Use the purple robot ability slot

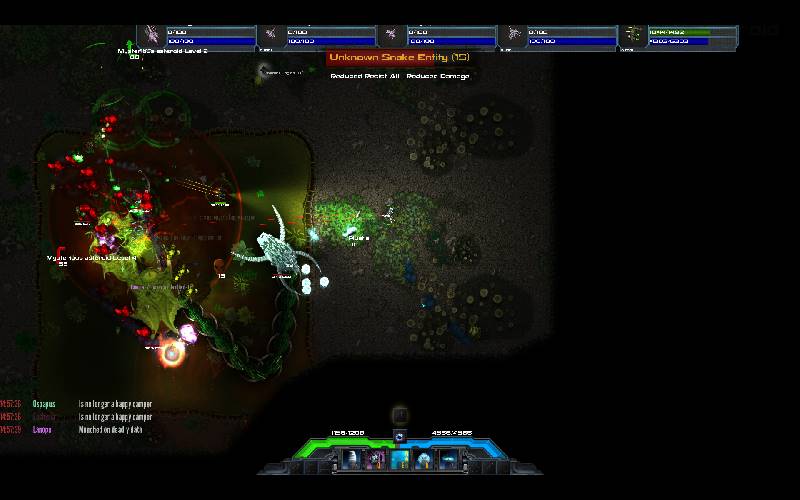[376, 459]
